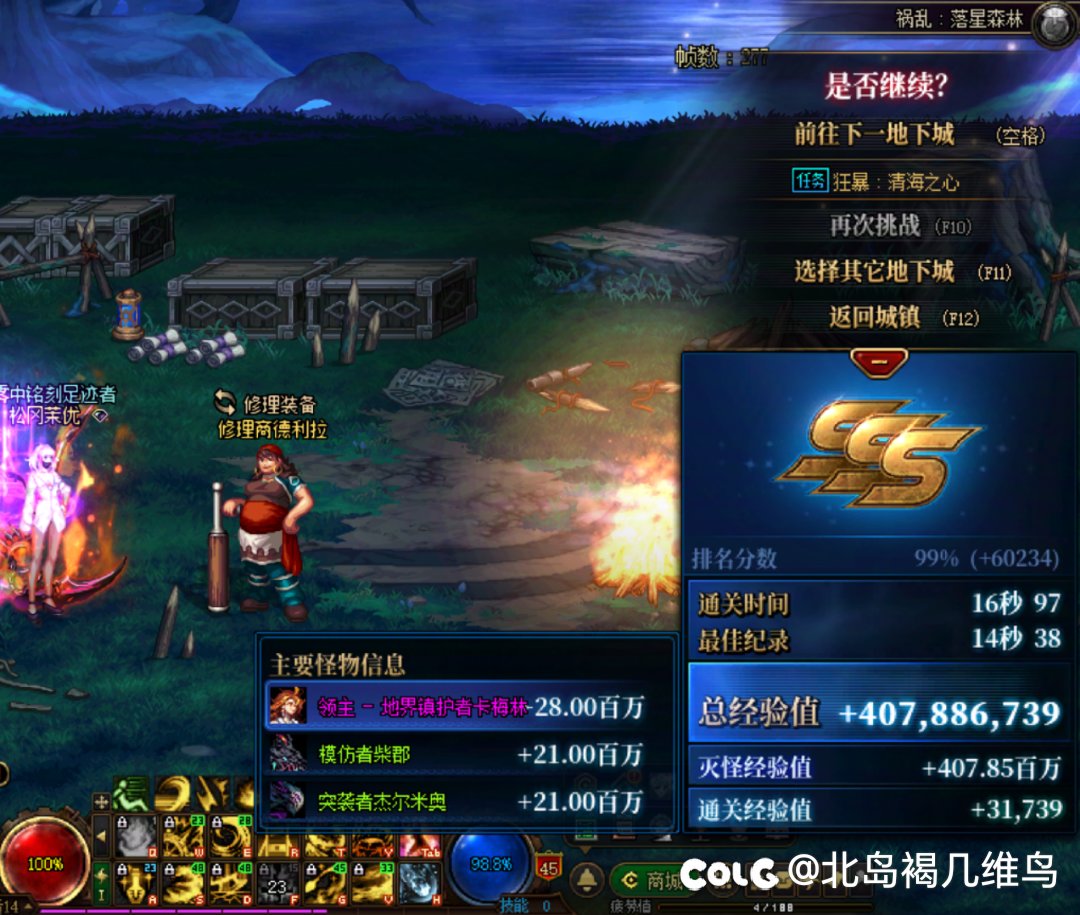The height and width of the screenshot is (915, 1080).
Task: Select 返回城镇 to return to town
Action: [x=874, y=318]
